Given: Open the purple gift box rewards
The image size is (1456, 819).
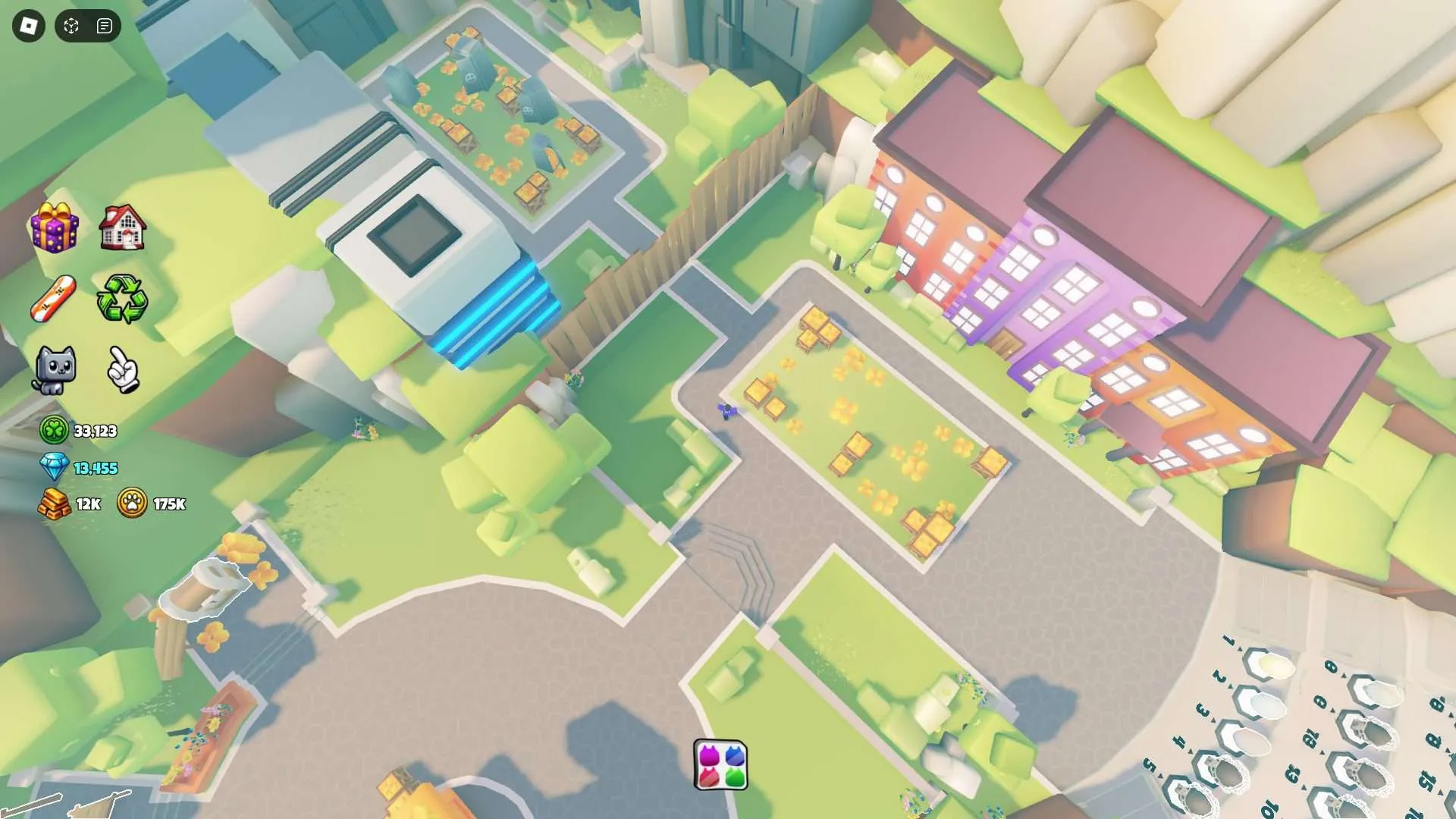Looking at the screenshot, I should point(54,227).
